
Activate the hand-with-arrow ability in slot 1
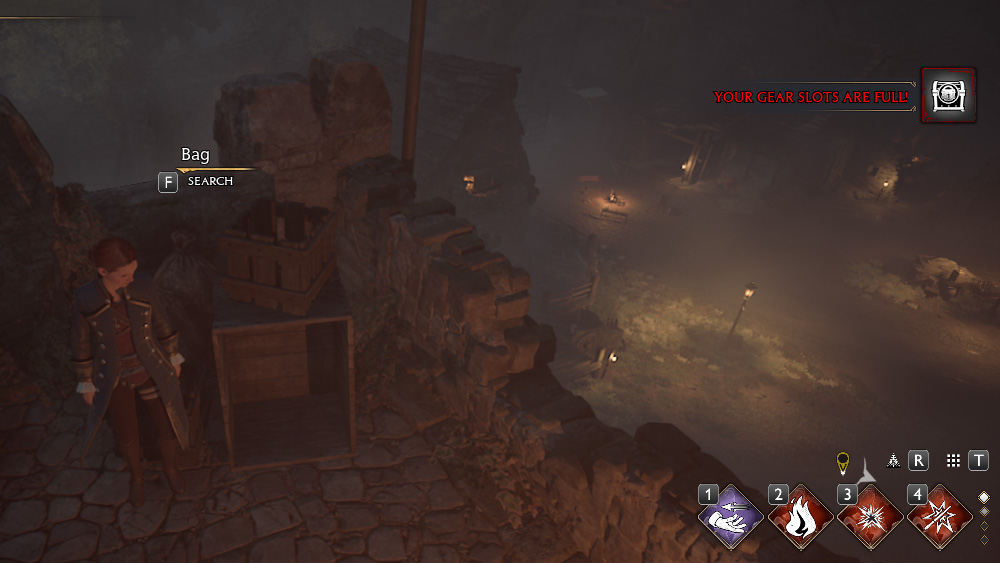[731, 519]
